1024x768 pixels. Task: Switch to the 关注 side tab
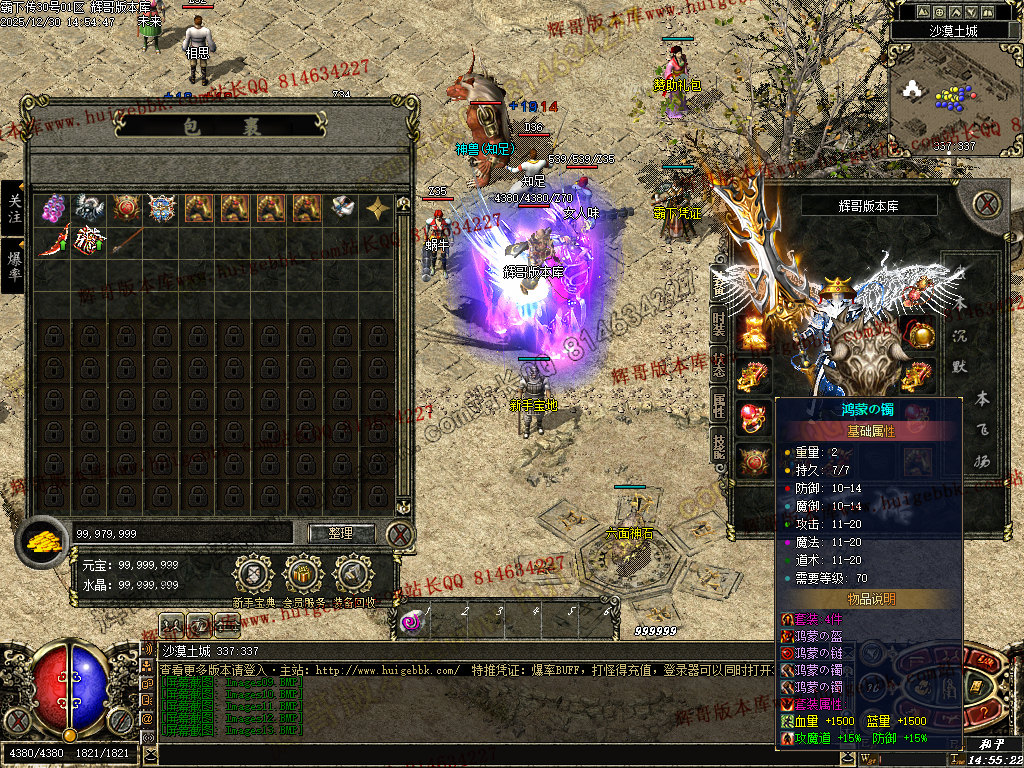click(x=14, y=208)
